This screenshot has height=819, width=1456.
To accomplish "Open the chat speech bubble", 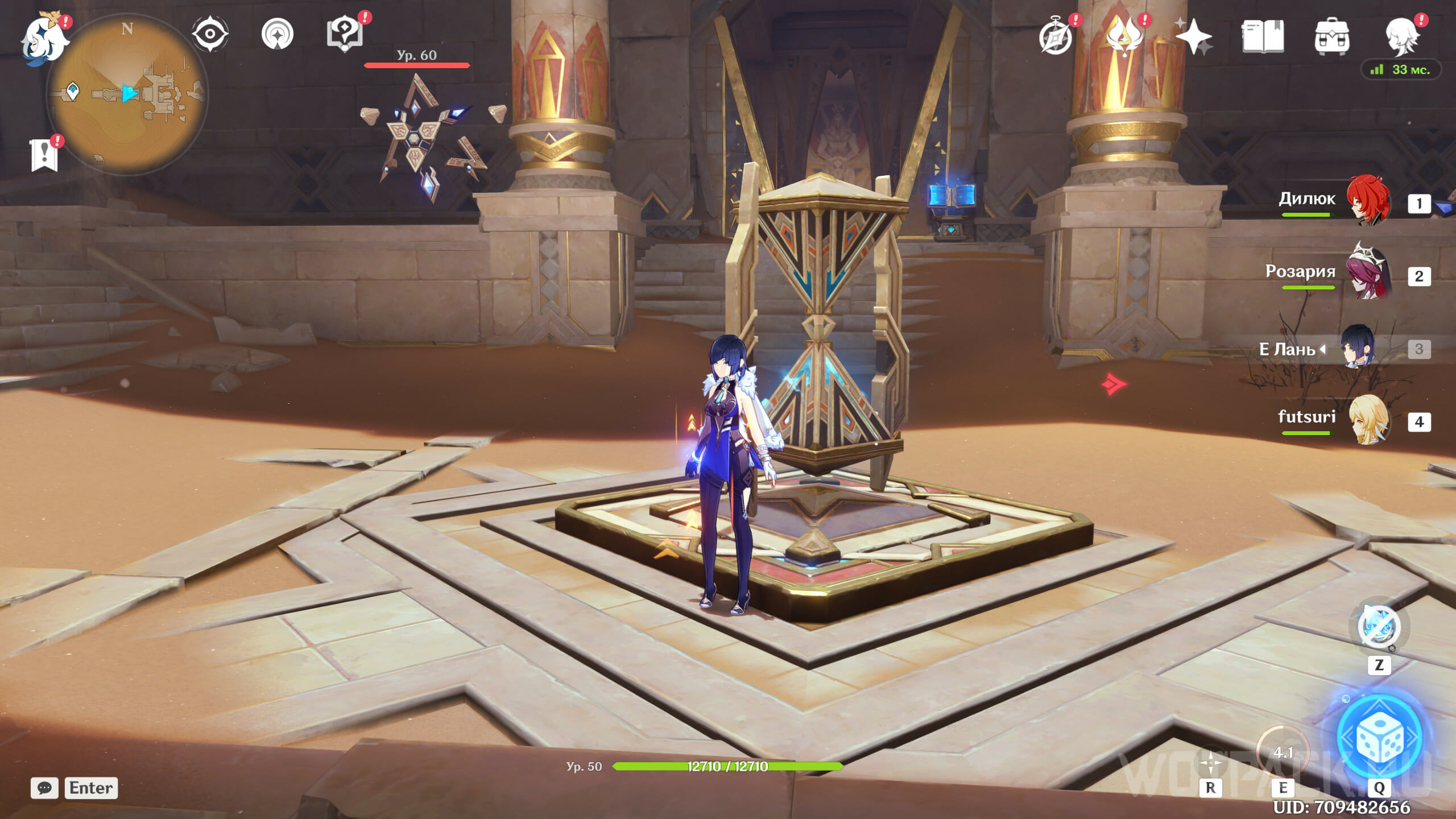I will [x=44, y=788].
